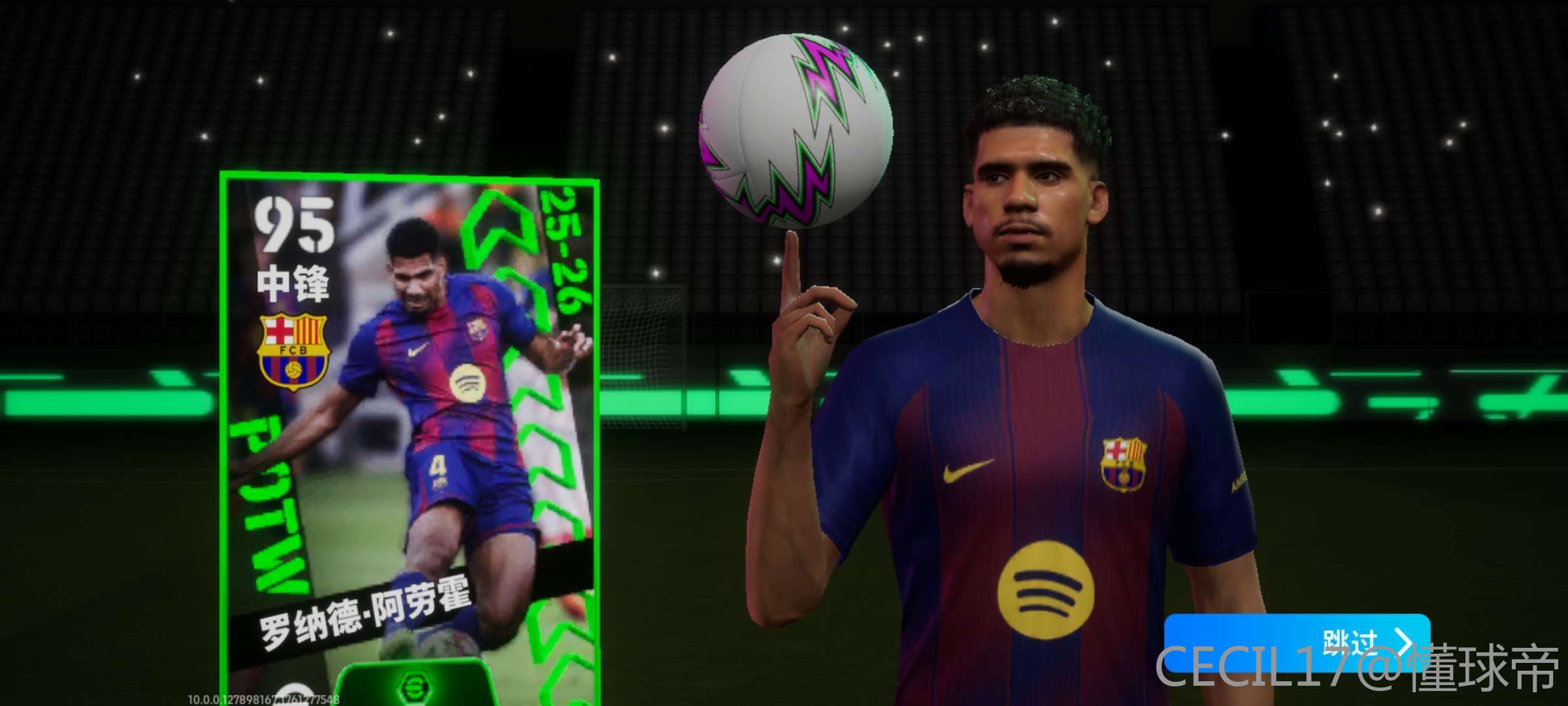Select the 罗纳德·阿劳霍 POTW player card
This screenshot has width=1568, height=706.
pos(410,431)
